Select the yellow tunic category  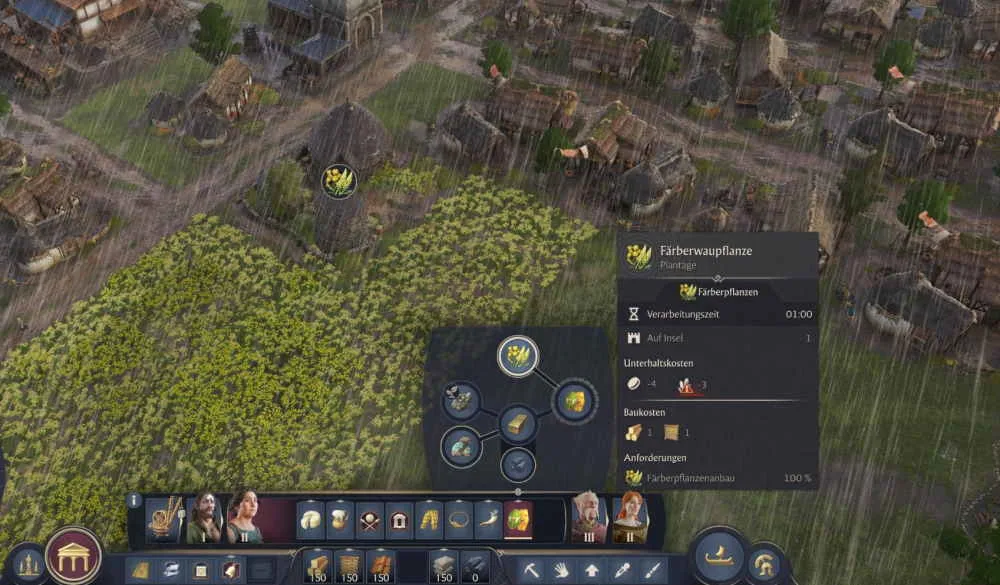coord(429,520)
